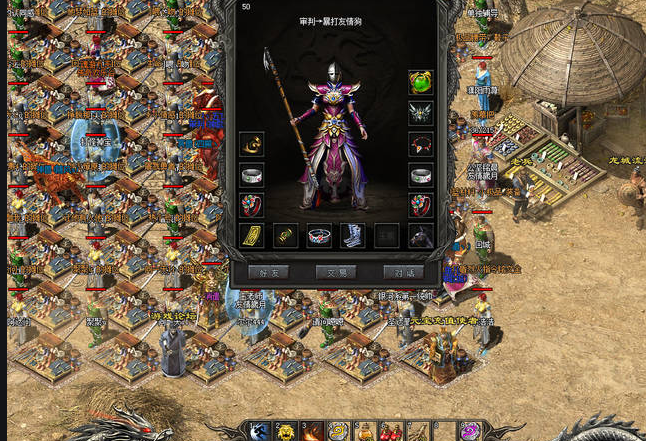Use the golden lion head skill
Viewport: 646px width, 441px height.
(x=287, y=432)
